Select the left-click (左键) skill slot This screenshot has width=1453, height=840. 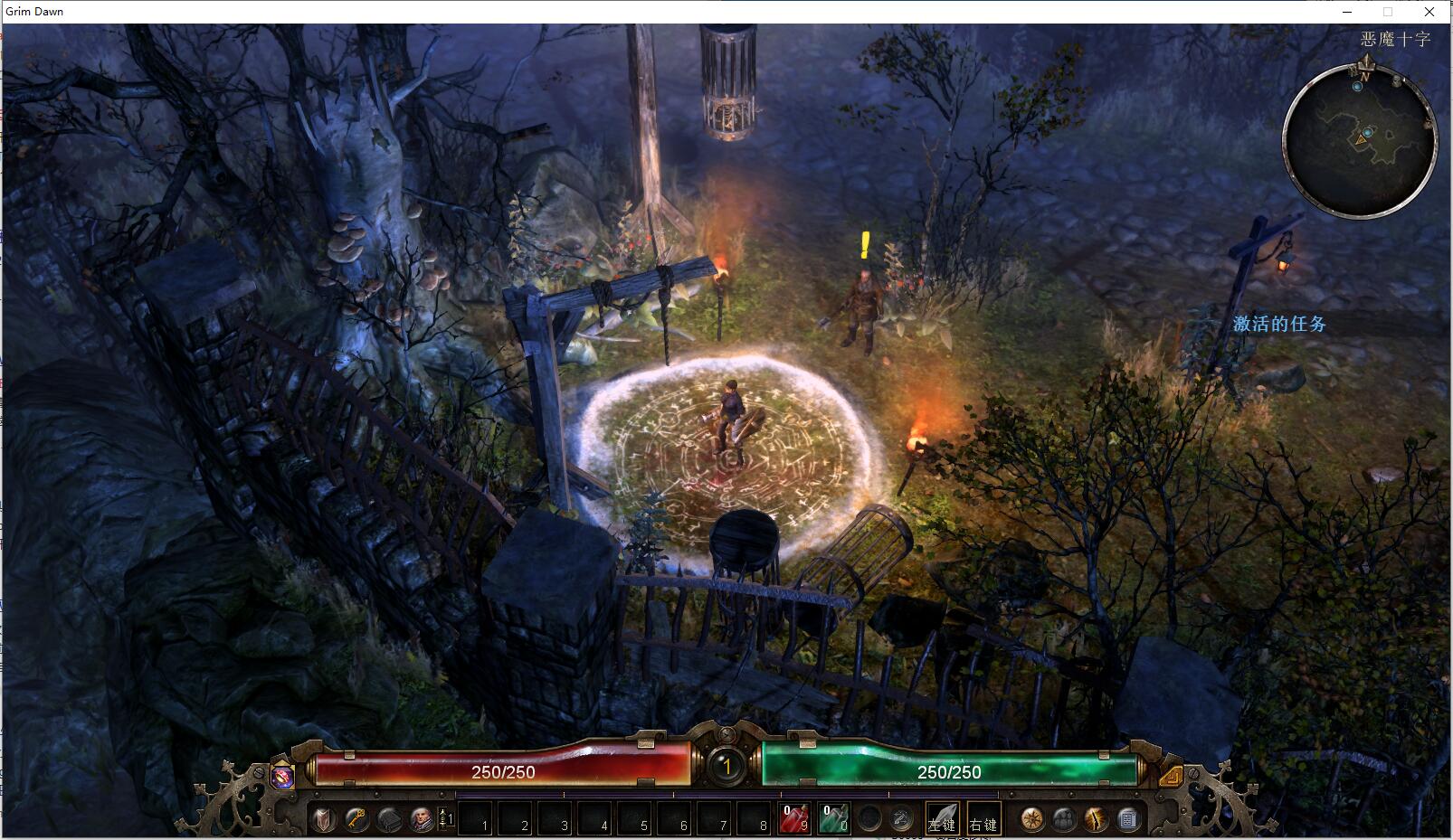[x=941, y=819]
